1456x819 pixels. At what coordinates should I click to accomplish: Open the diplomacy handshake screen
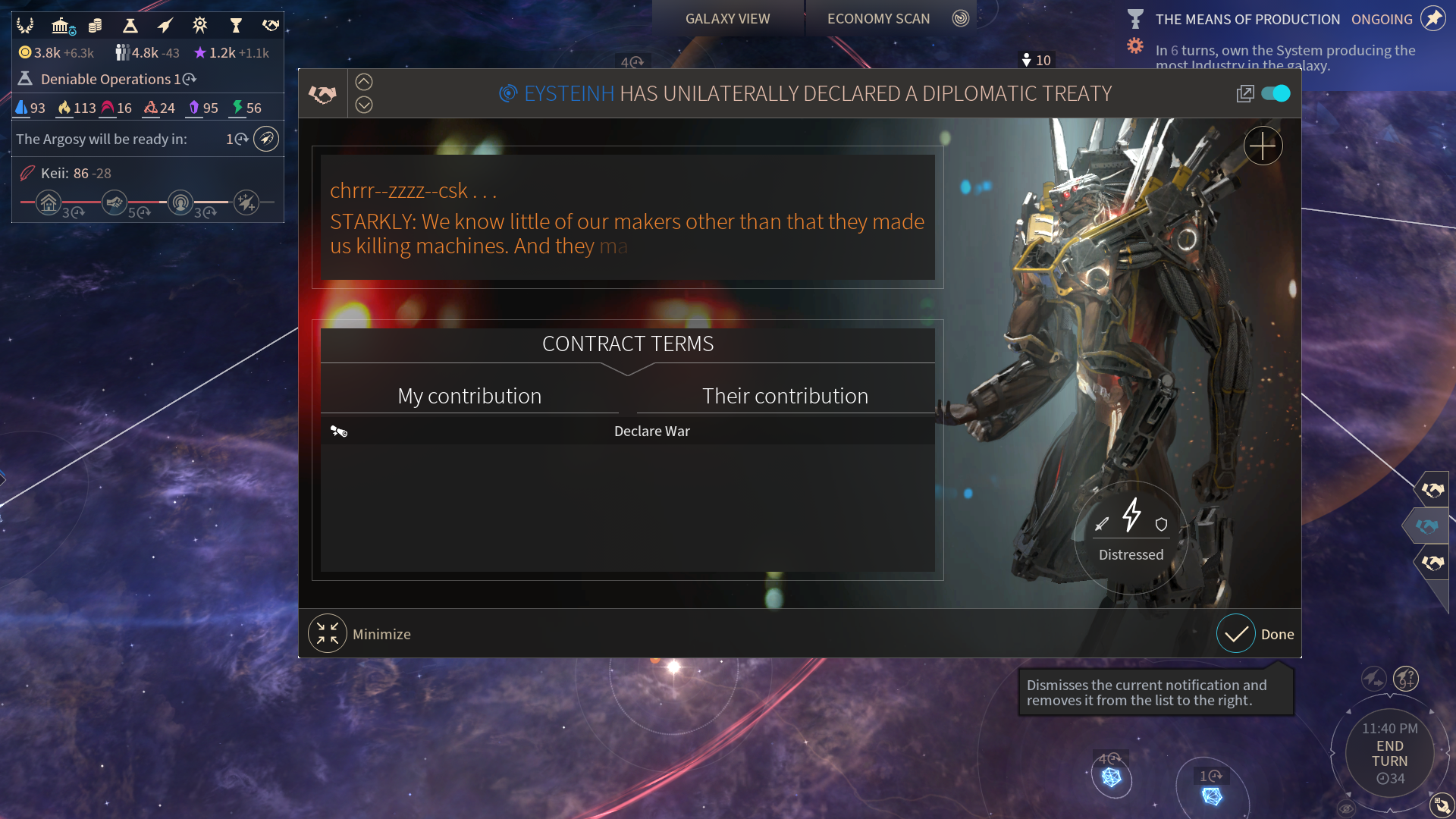tap(271, 26)
